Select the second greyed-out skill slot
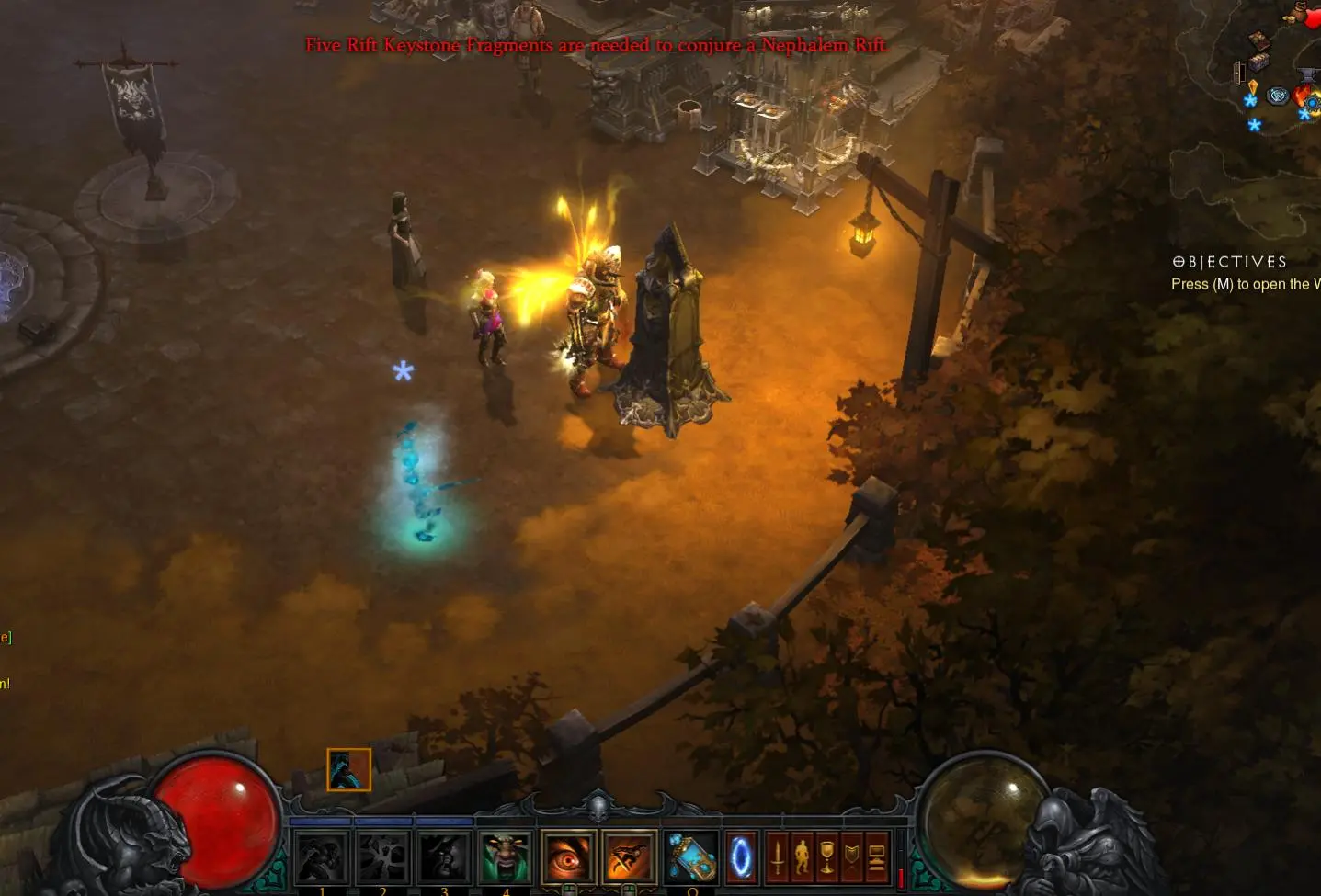Image resolution: width=1321 pixels, height=896 pixels. [383, 856]
